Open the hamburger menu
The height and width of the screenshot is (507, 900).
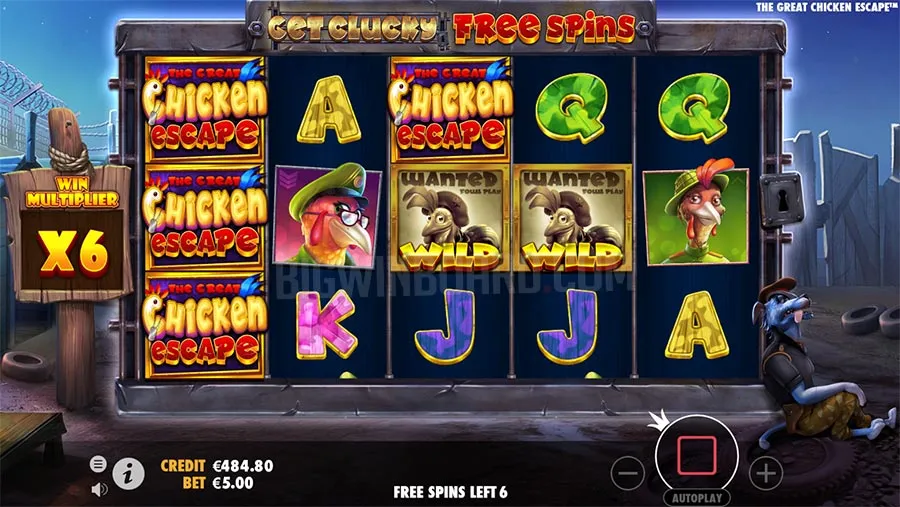click(x=98, y=464)
